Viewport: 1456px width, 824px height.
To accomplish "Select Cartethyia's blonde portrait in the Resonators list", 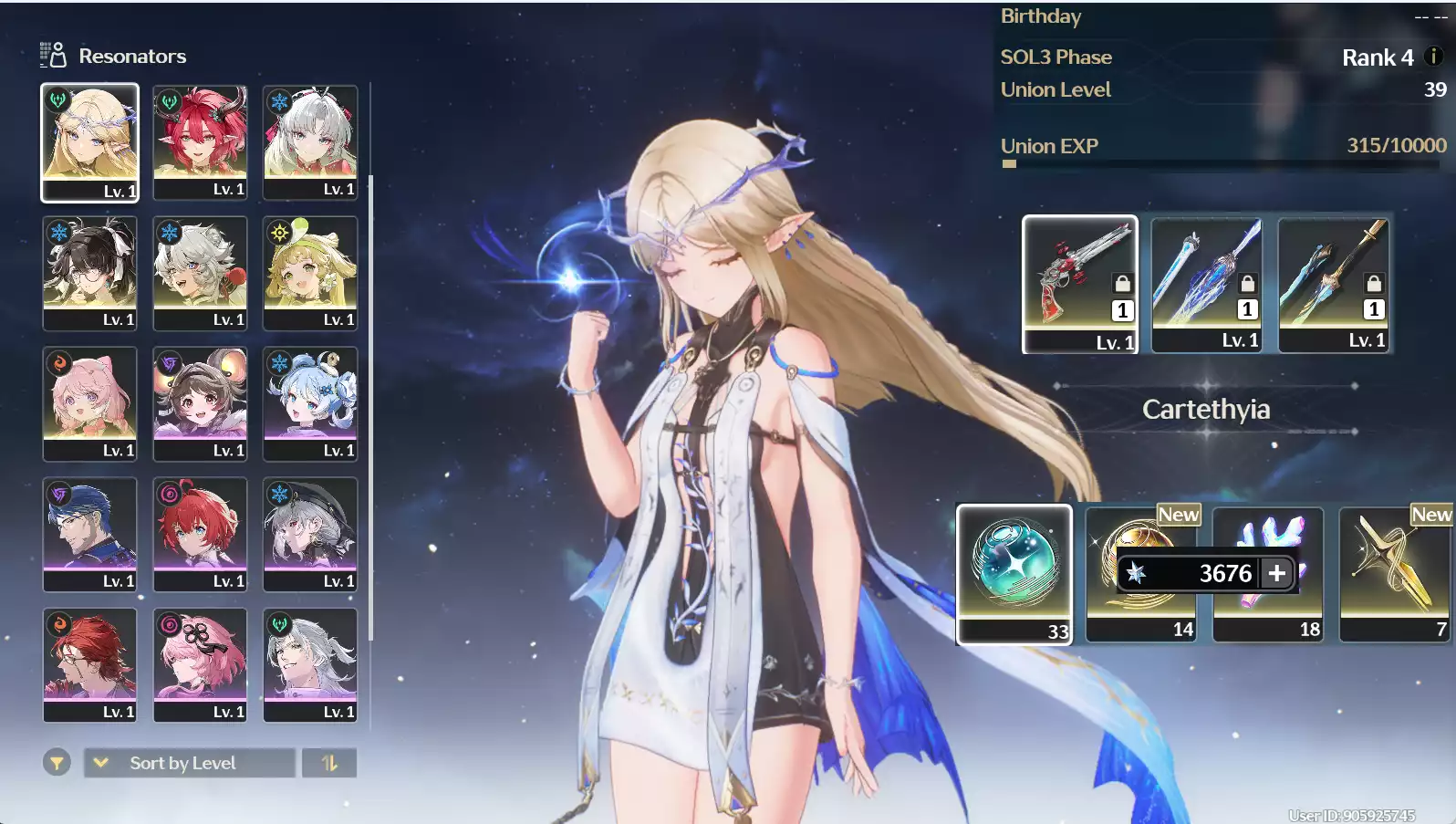I will pyautogui.click(x=89, y=141).
